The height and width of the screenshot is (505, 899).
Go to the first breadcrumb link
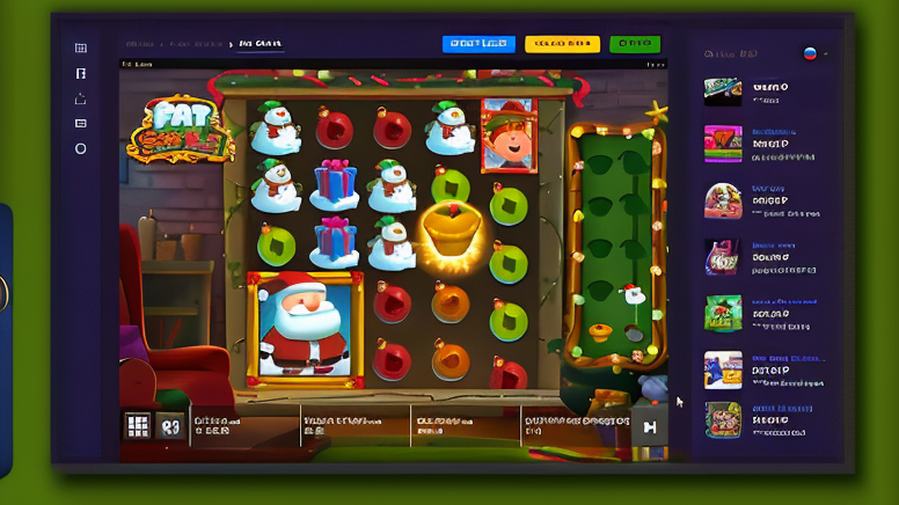coord(139,44)
